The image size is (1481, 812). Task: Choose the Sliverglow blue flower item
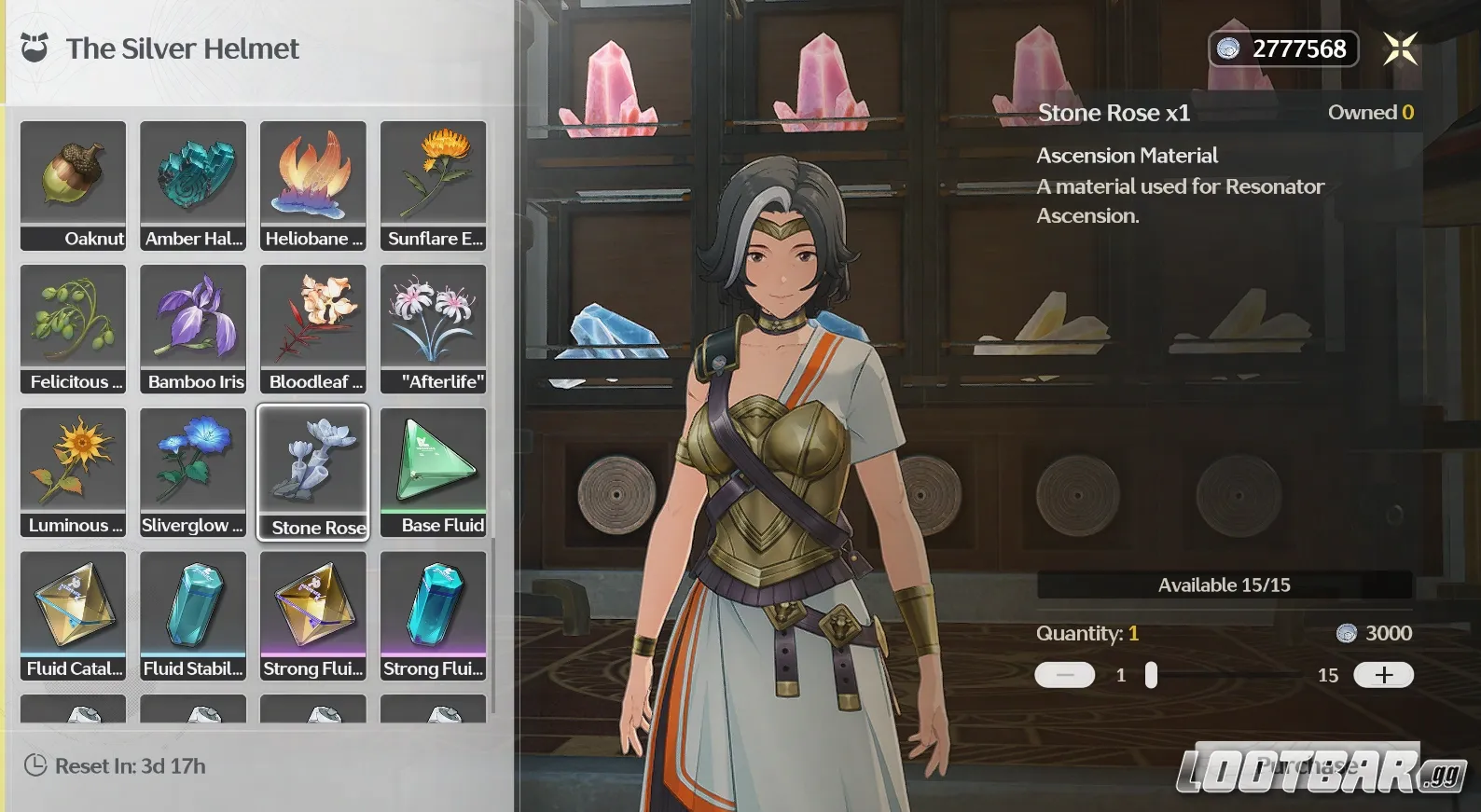(193, 472)
